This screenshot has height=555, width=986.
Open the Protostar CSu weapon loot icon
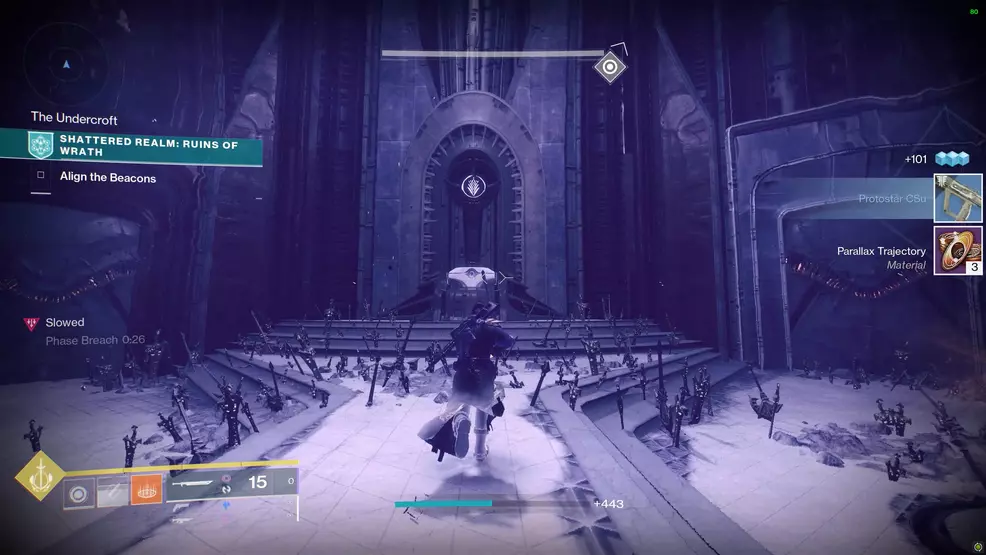point(958,198)
